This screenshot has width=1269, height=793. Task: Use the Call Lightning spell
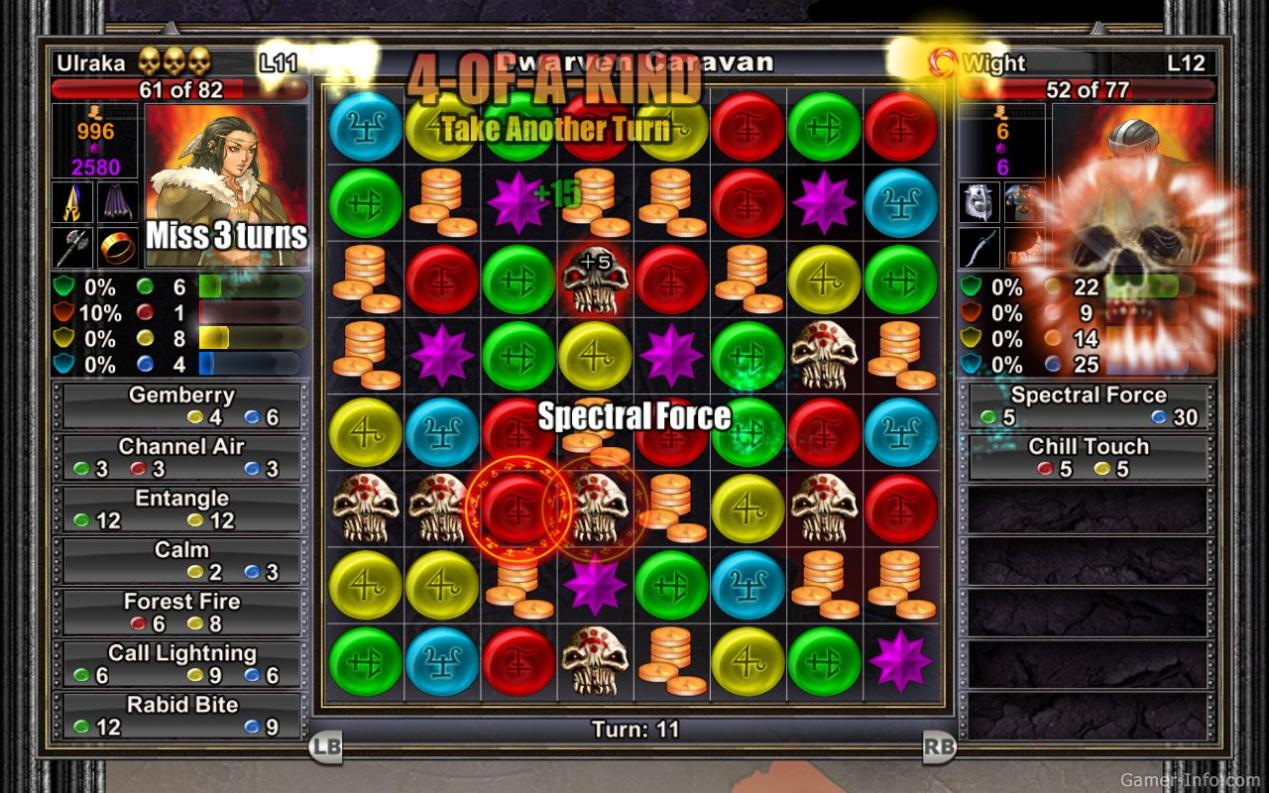(x=181, y=664)
